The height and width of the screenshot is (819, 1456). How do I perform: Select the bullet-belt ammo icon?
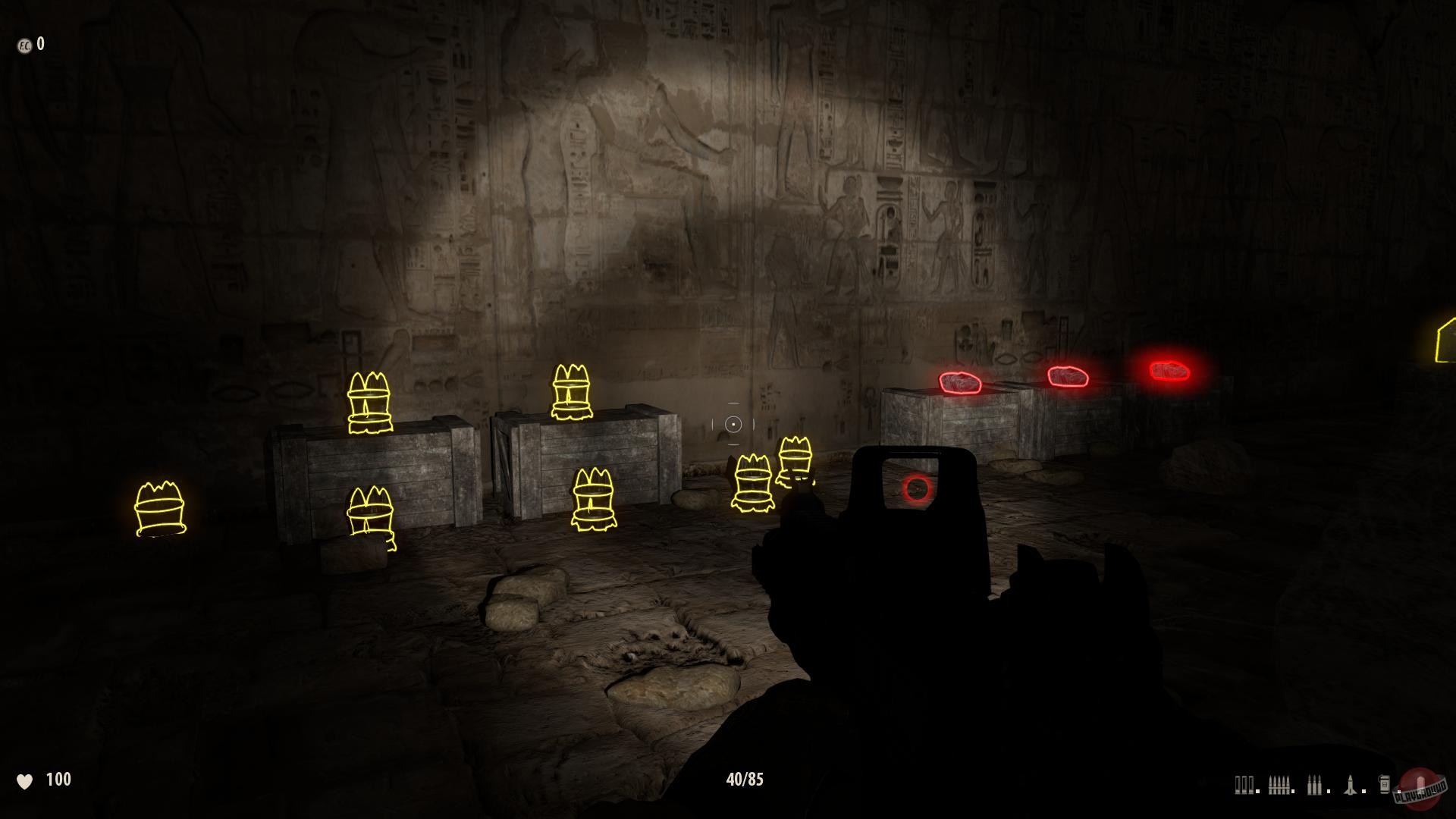1280,783
